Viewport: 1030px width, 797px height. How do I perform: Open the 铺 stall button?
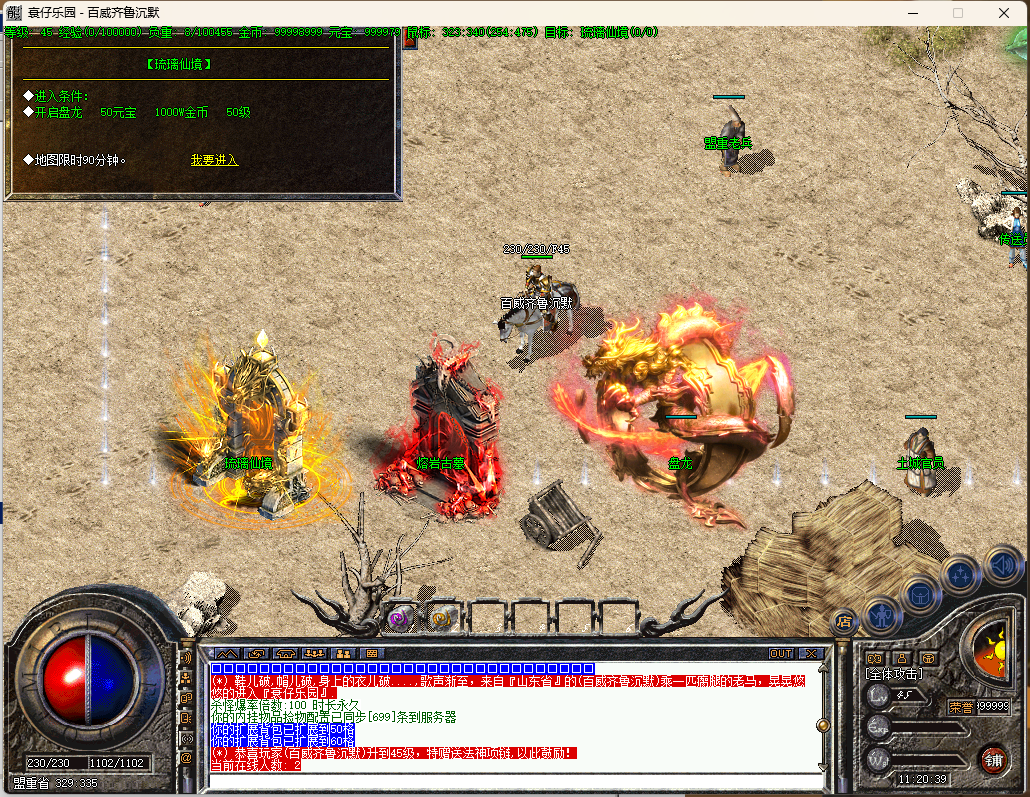[x=992, y=758]
